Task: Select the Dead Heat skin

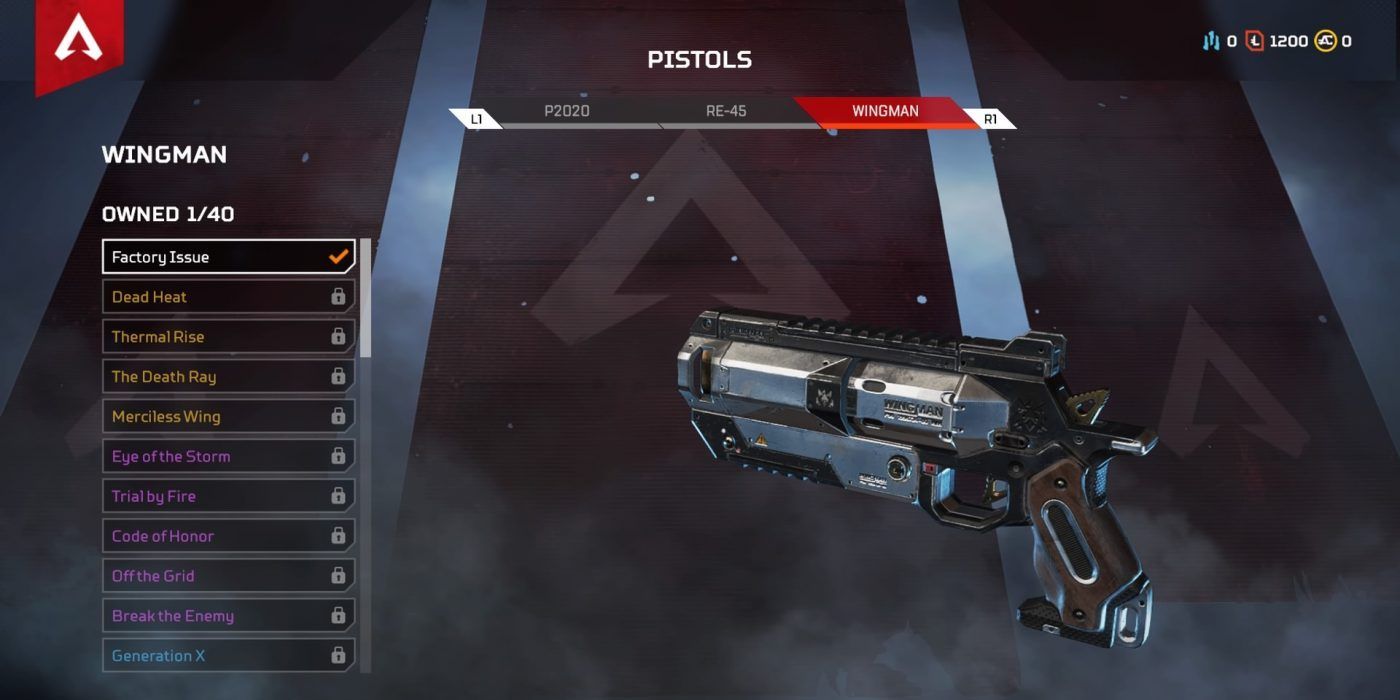Action: (x=228, y=297)
